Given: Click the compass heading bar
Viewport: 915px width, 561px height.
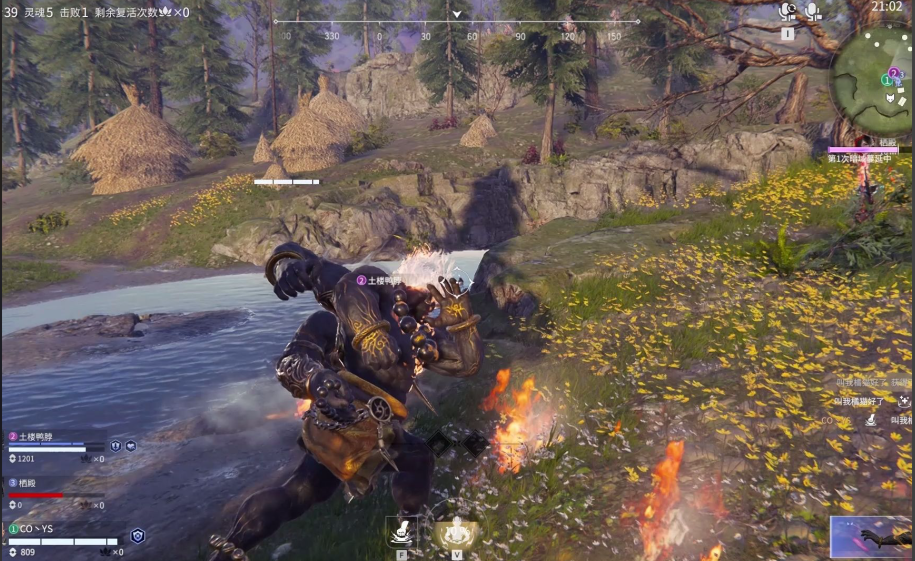Looking at the screenshot, I should click(x=456, y=20).
